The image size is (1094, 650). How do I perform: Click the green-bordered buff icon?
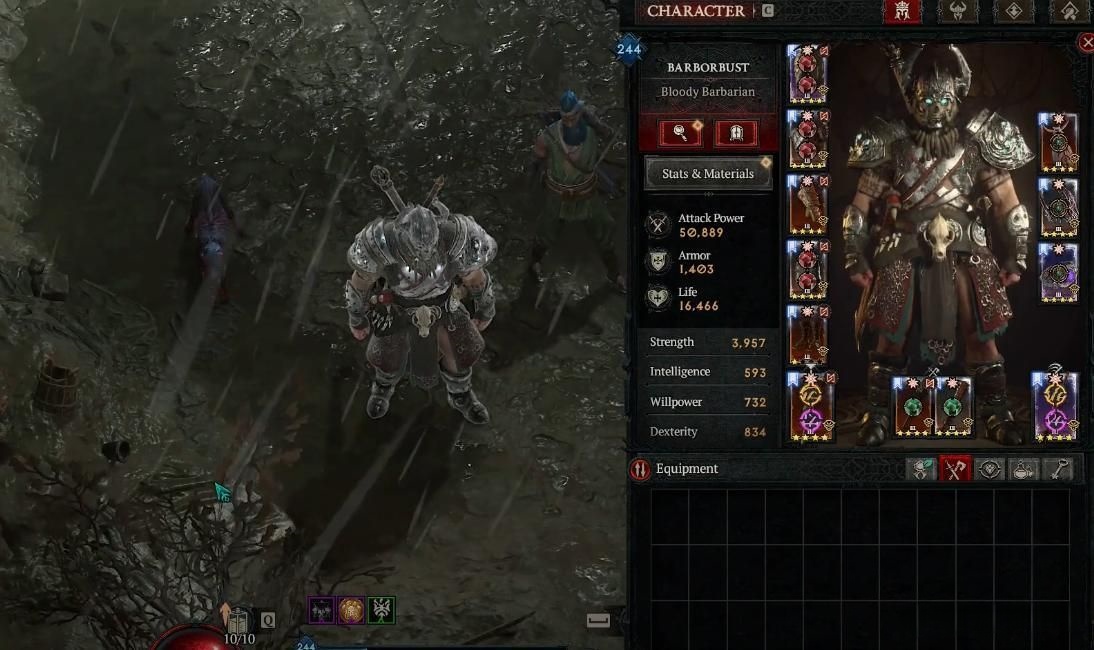381,610
